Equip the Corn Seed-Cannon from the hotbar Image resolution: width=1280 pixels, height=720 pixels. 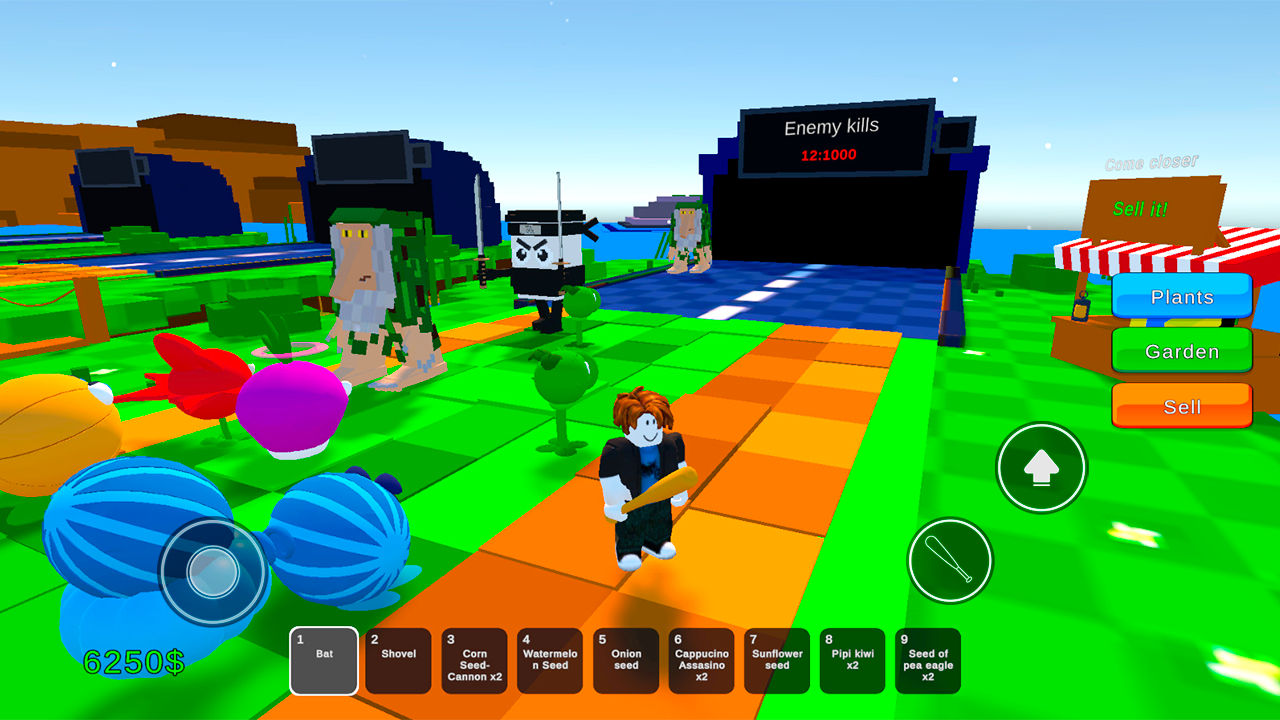click(x=474, y=660)
